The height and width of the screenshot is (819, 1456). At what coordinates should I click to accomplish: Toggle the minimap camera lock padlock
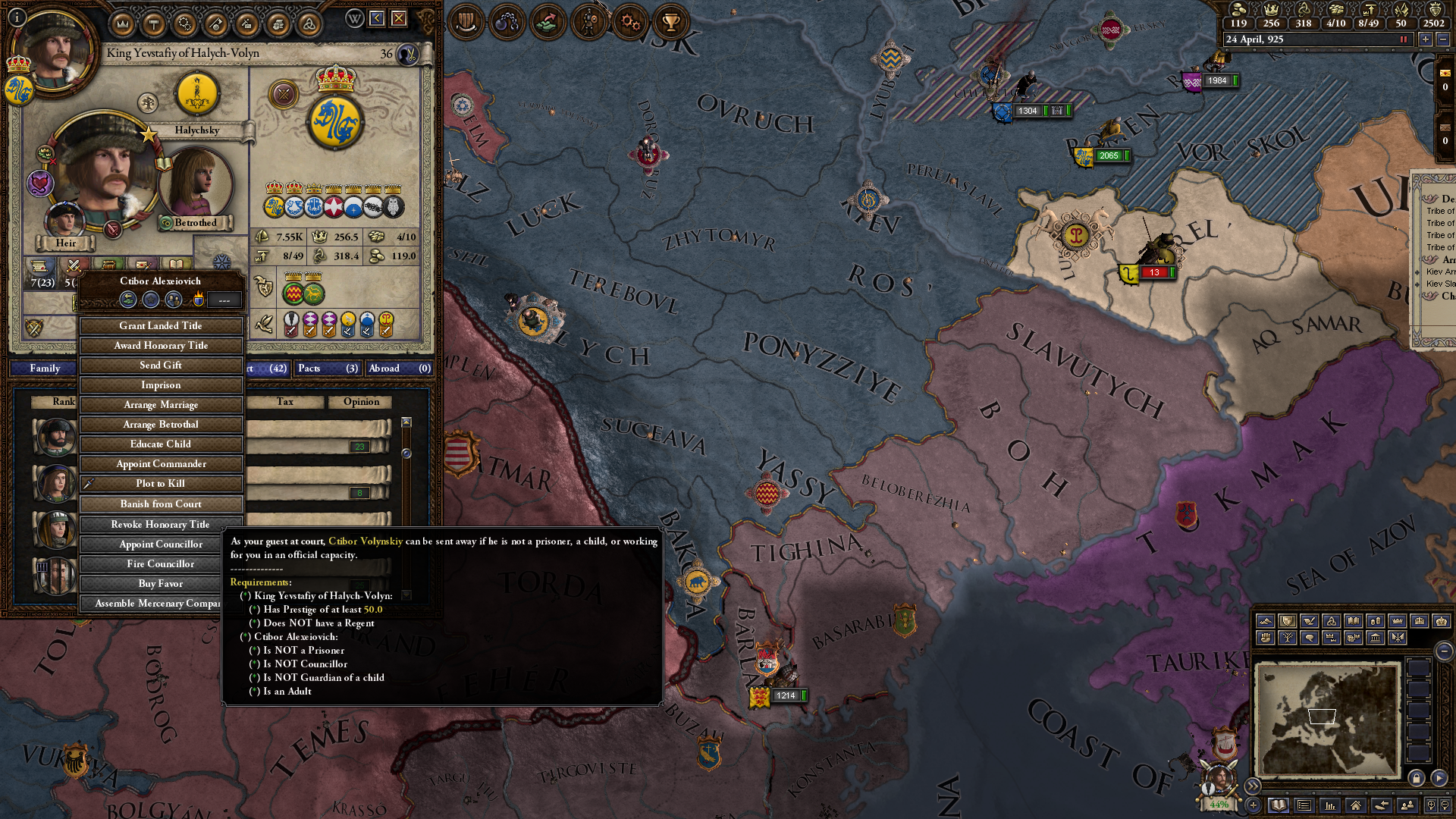tap(1417, 777)
